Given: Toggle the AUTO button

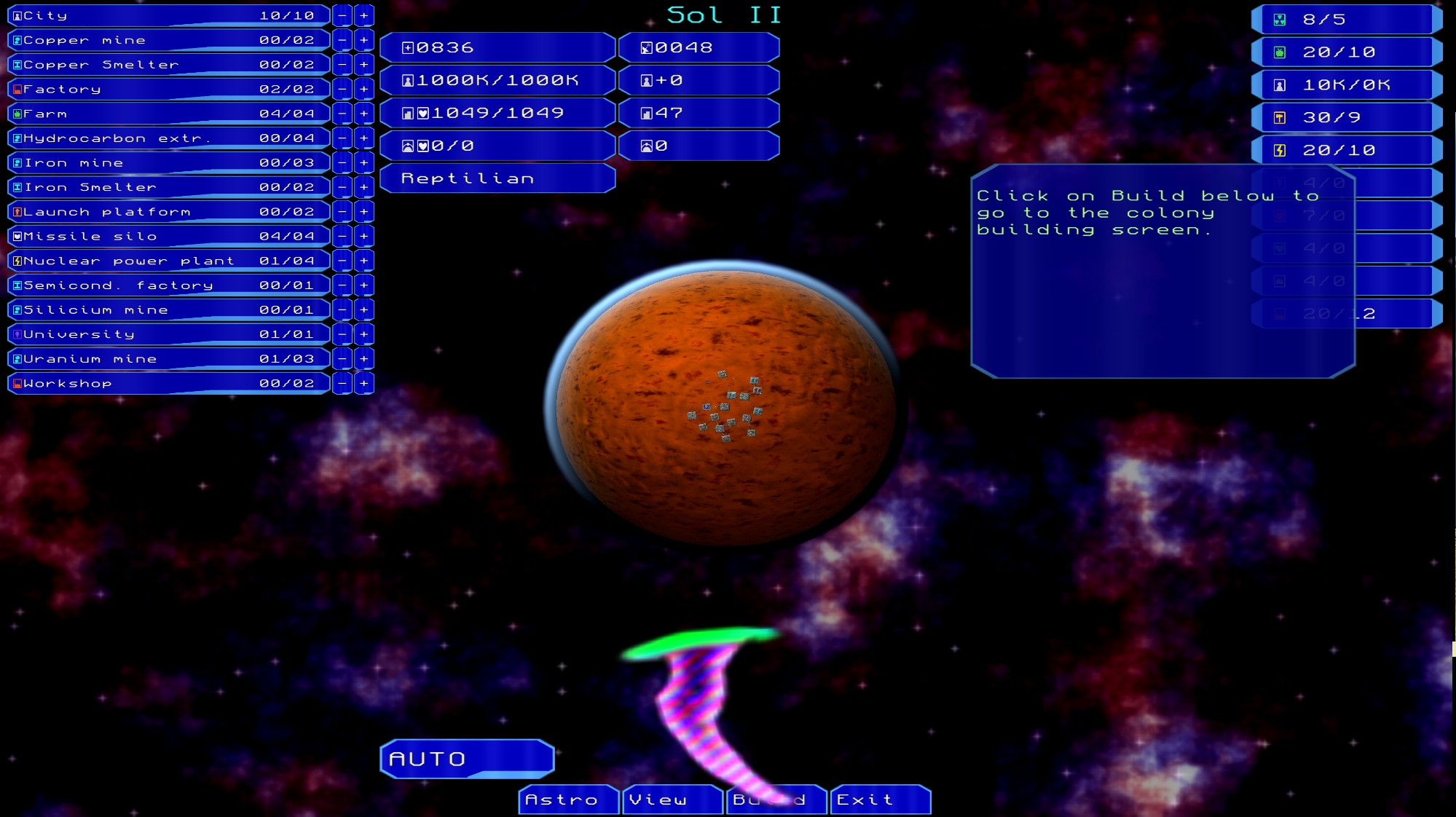Looking at the screenshot, I should (x=467, y=759).
